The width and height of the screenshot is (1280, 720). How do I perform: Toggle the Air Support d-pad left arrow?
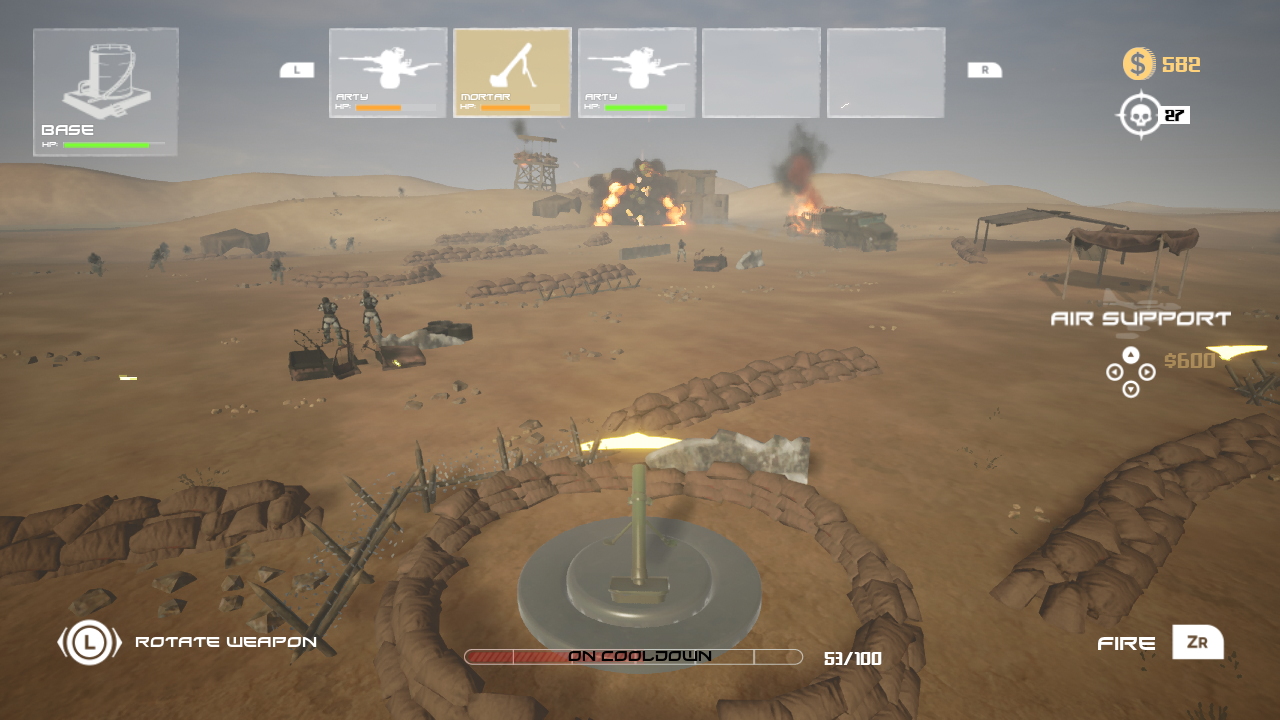click(1112, 373)
